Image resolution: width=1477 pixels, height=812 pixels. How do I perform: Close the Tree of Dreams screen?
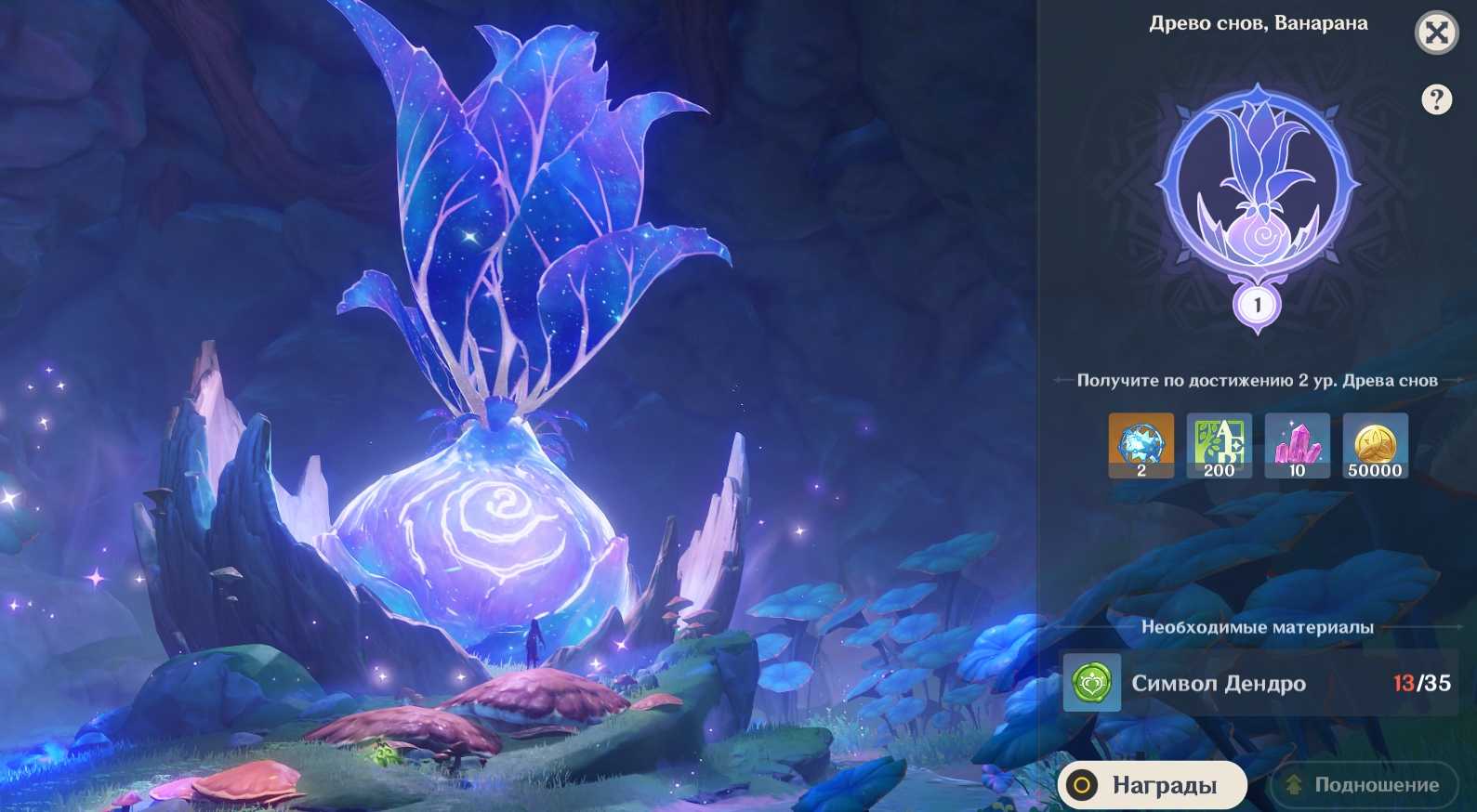click(x=1436, y=33)
